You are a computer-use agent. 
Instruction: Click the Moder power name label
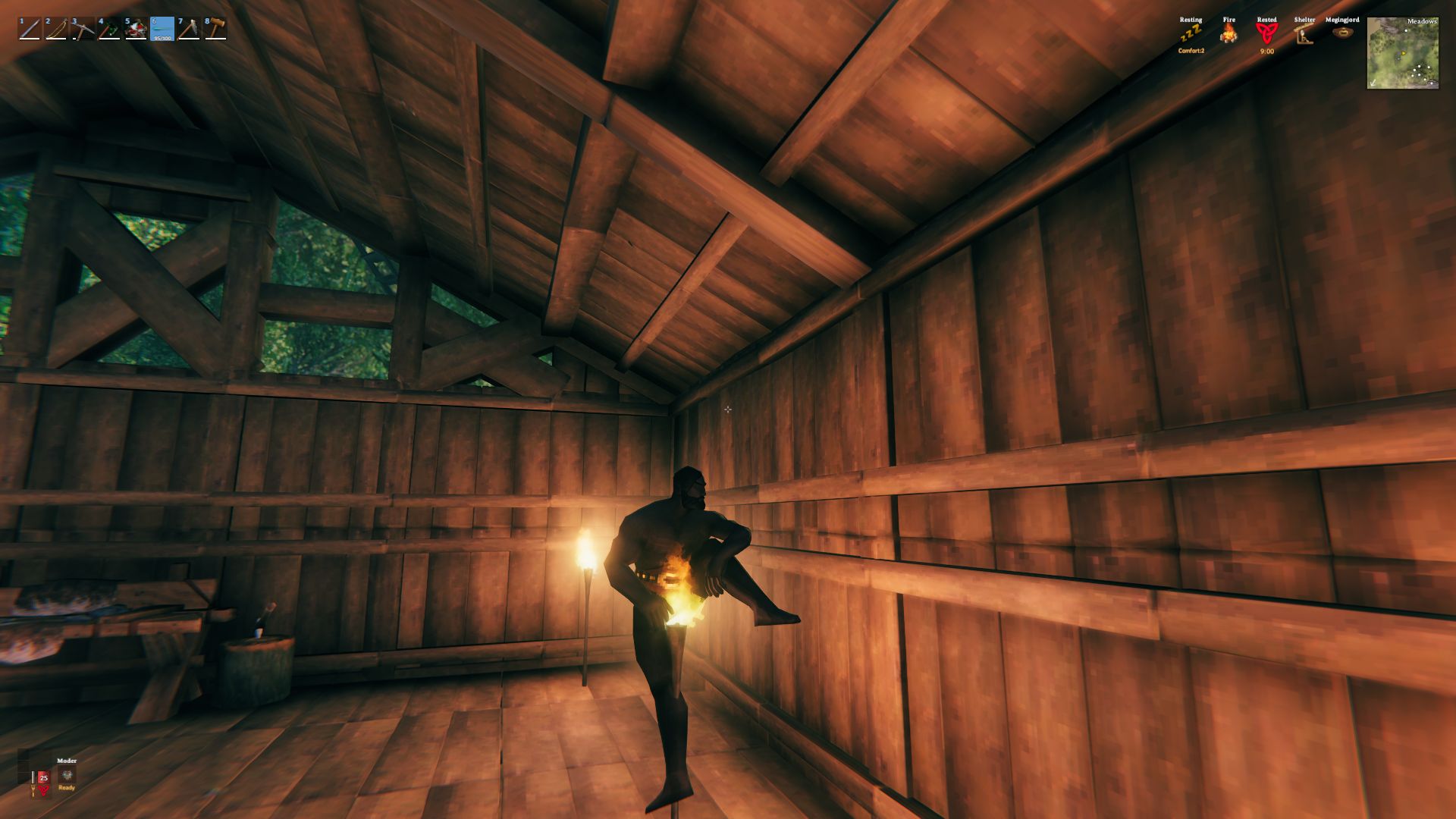click(x=67, y=761)
